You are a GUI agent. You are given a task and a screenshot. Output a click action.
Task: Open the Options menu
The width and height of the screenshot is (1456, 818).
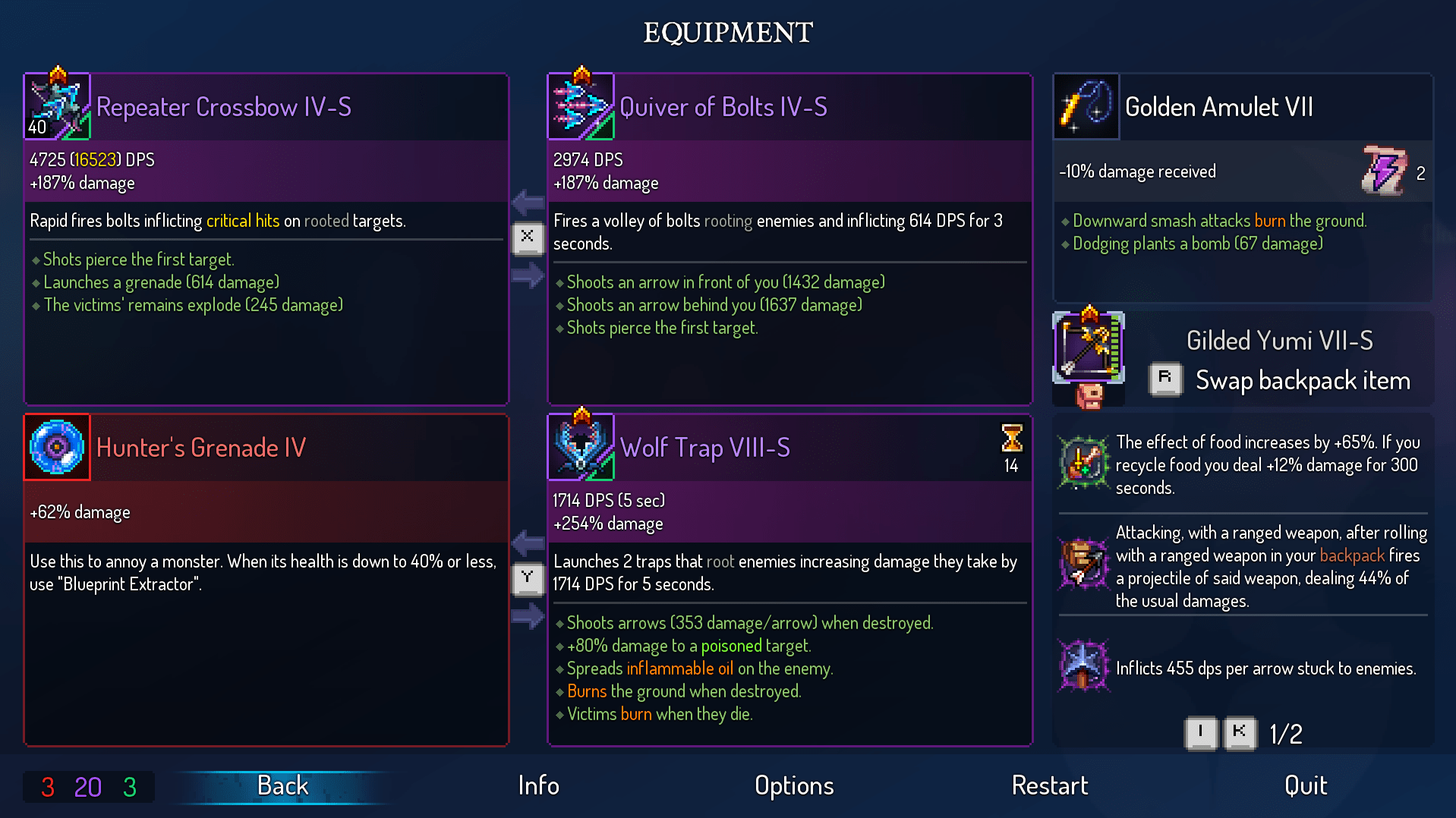[x=793, y=786]
